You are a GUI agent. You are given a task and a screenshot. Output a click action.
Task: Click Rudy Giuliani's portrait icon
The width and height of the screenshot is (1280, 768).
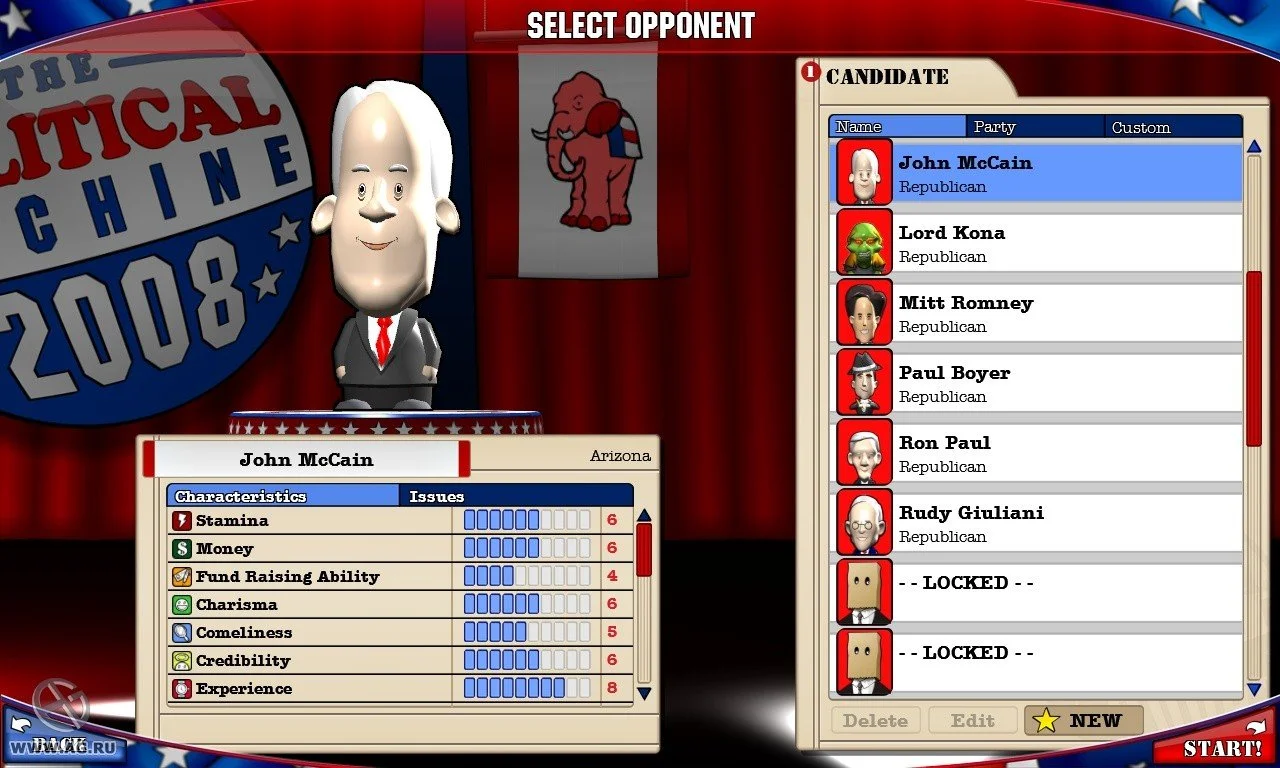click(863, 523)
